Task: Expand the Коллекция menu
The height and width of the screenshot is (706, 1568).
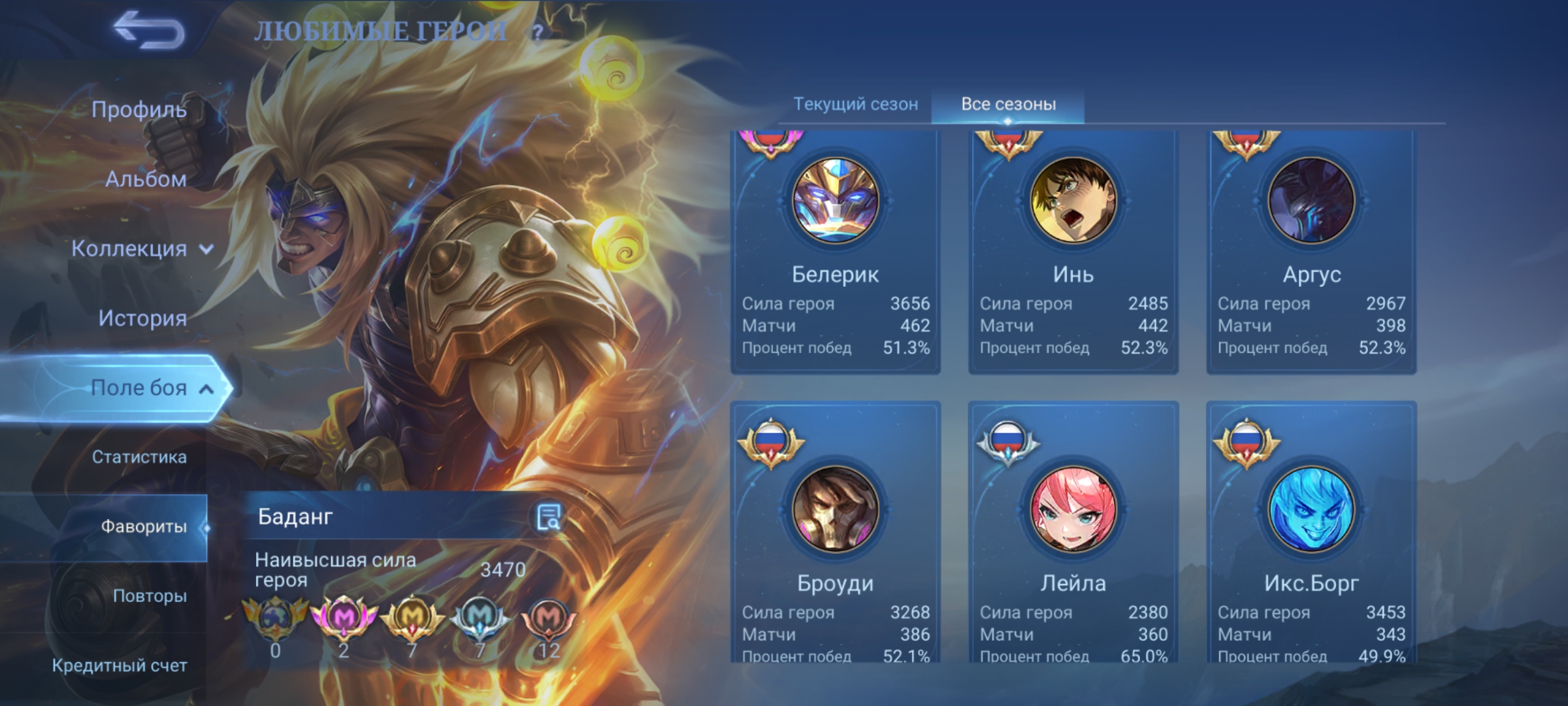Action: coord(142,249)
